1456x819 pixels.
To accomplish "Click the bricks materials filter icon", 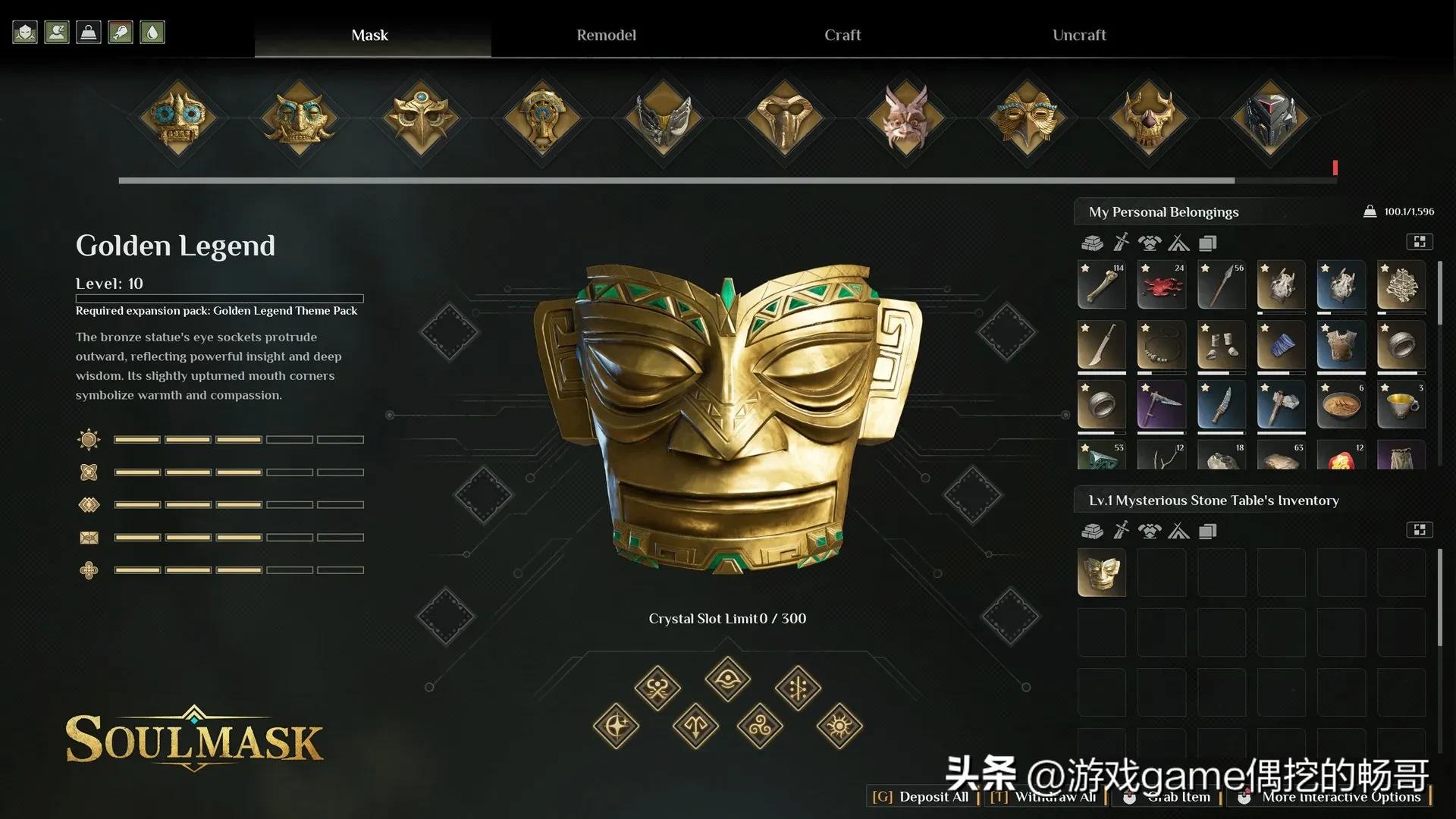I will (1093, 243).
